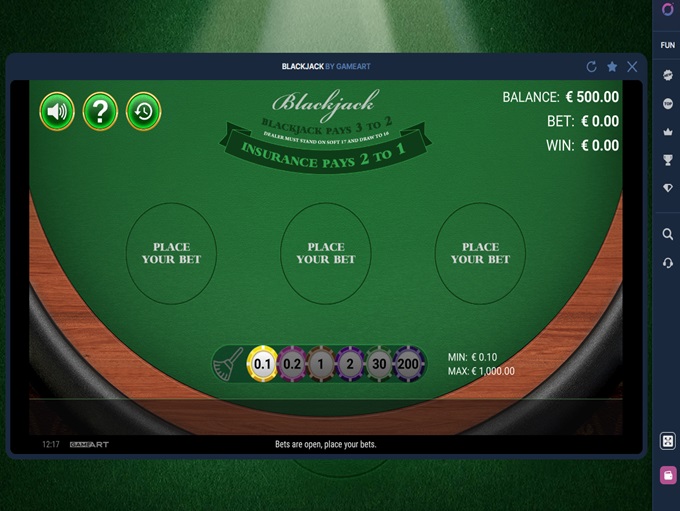This screenshot has width=680, height=511.
Task: Choose the 0.2 chip
Action: point(292,364)
